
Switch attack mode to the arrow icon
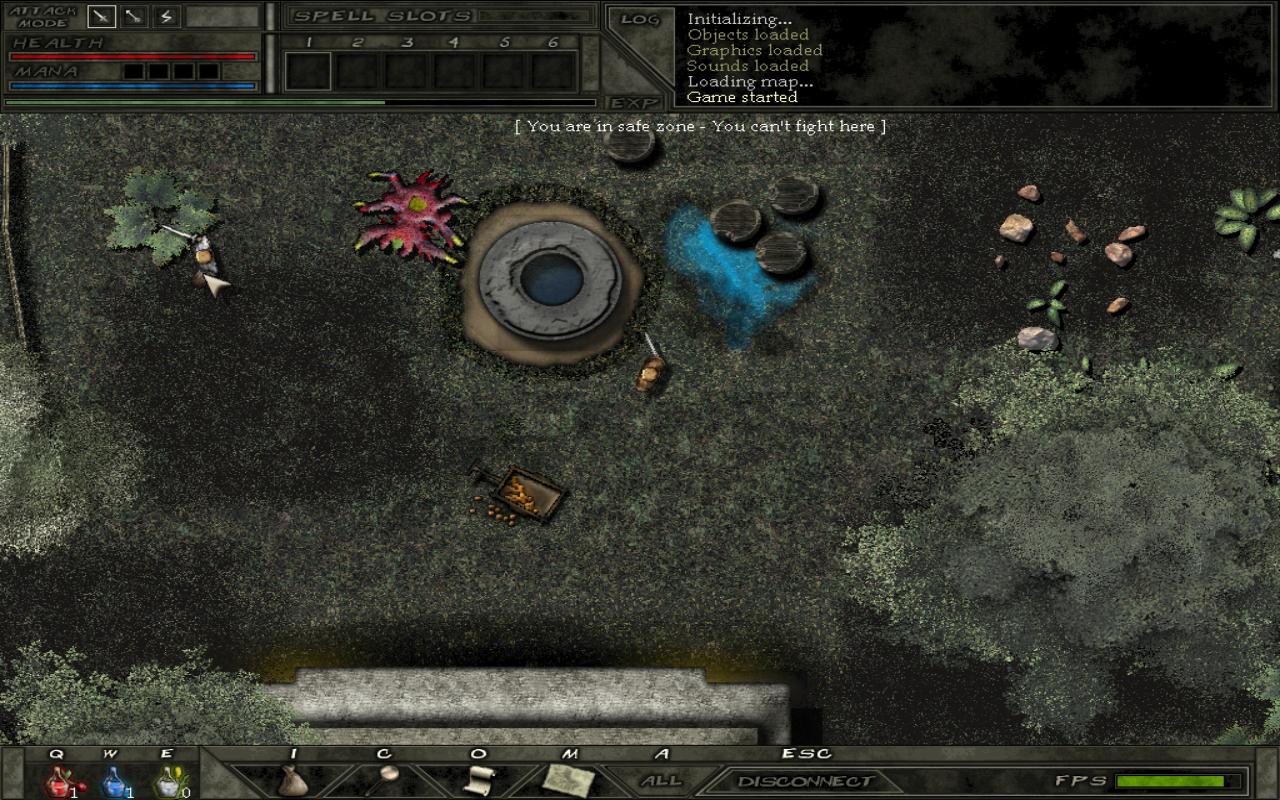click(x=134, y=17)
